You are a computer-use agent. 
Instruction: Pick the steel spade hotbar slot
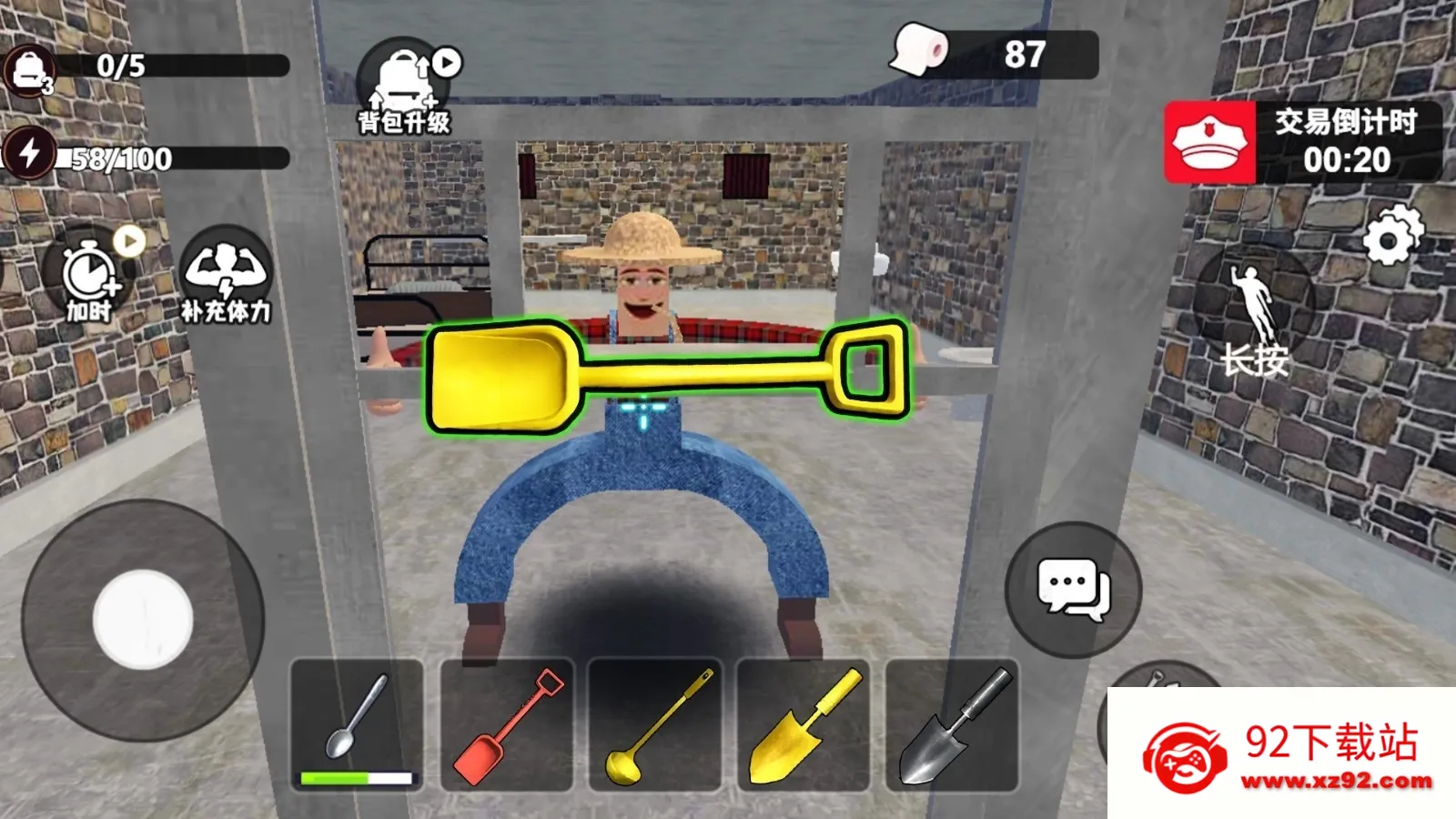coord(952,725)
